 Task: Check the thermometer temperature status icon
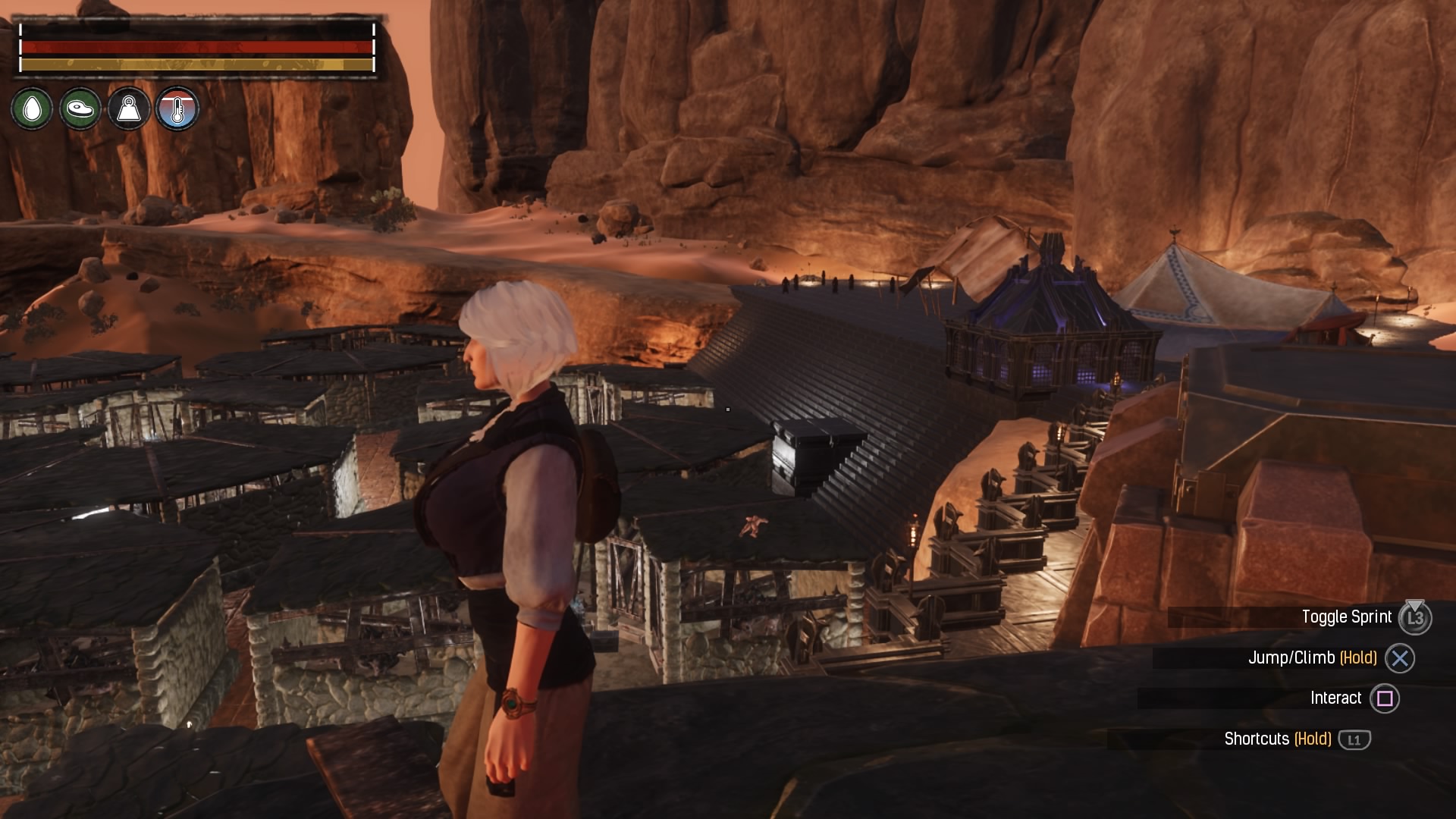click(177, 109)
